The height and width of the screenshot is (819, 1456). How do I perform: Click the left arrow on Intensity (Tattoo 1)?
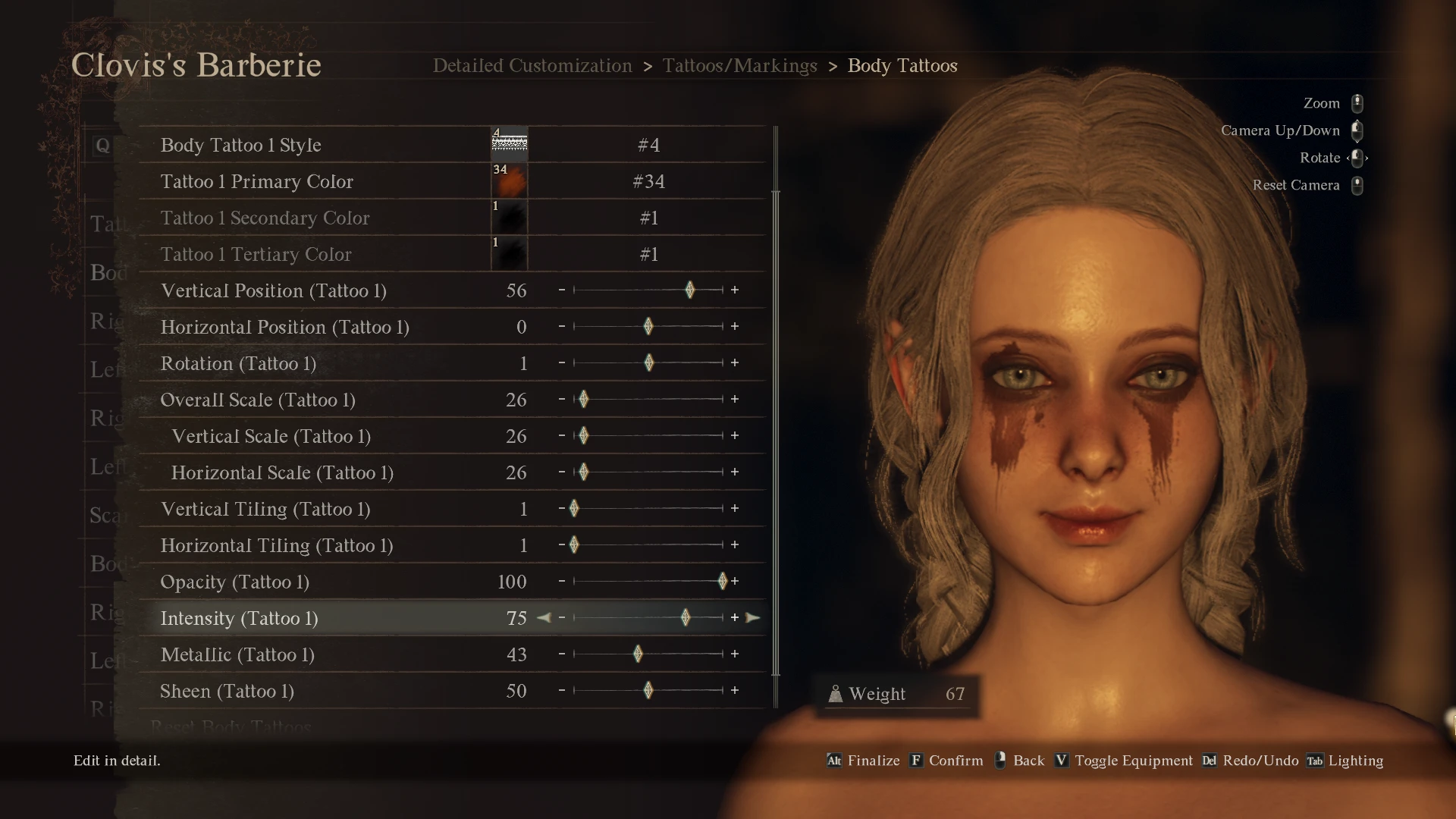544,618
